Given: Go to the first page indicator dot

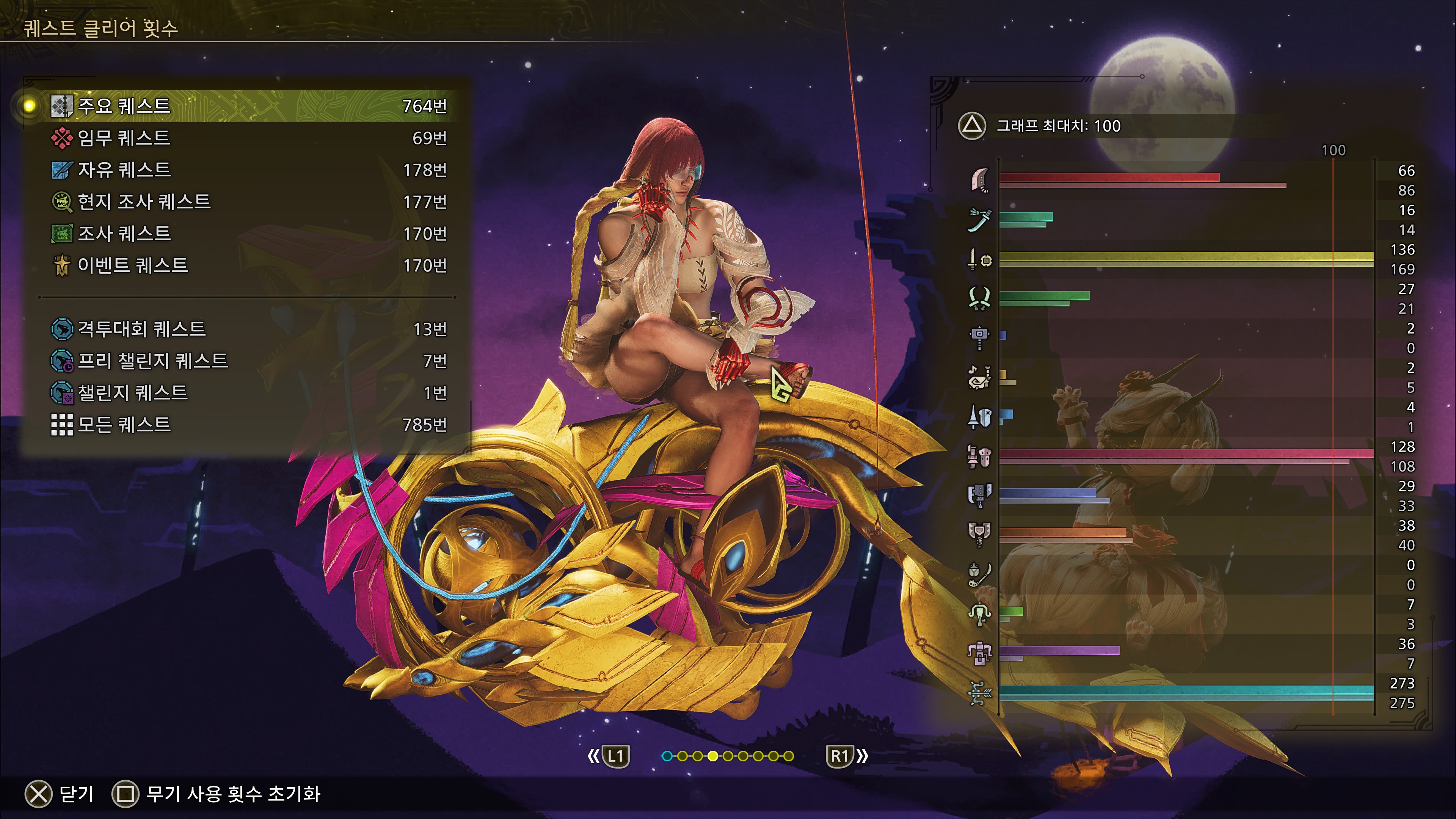Looking at the screenshot, I should (x=667, y=756).
